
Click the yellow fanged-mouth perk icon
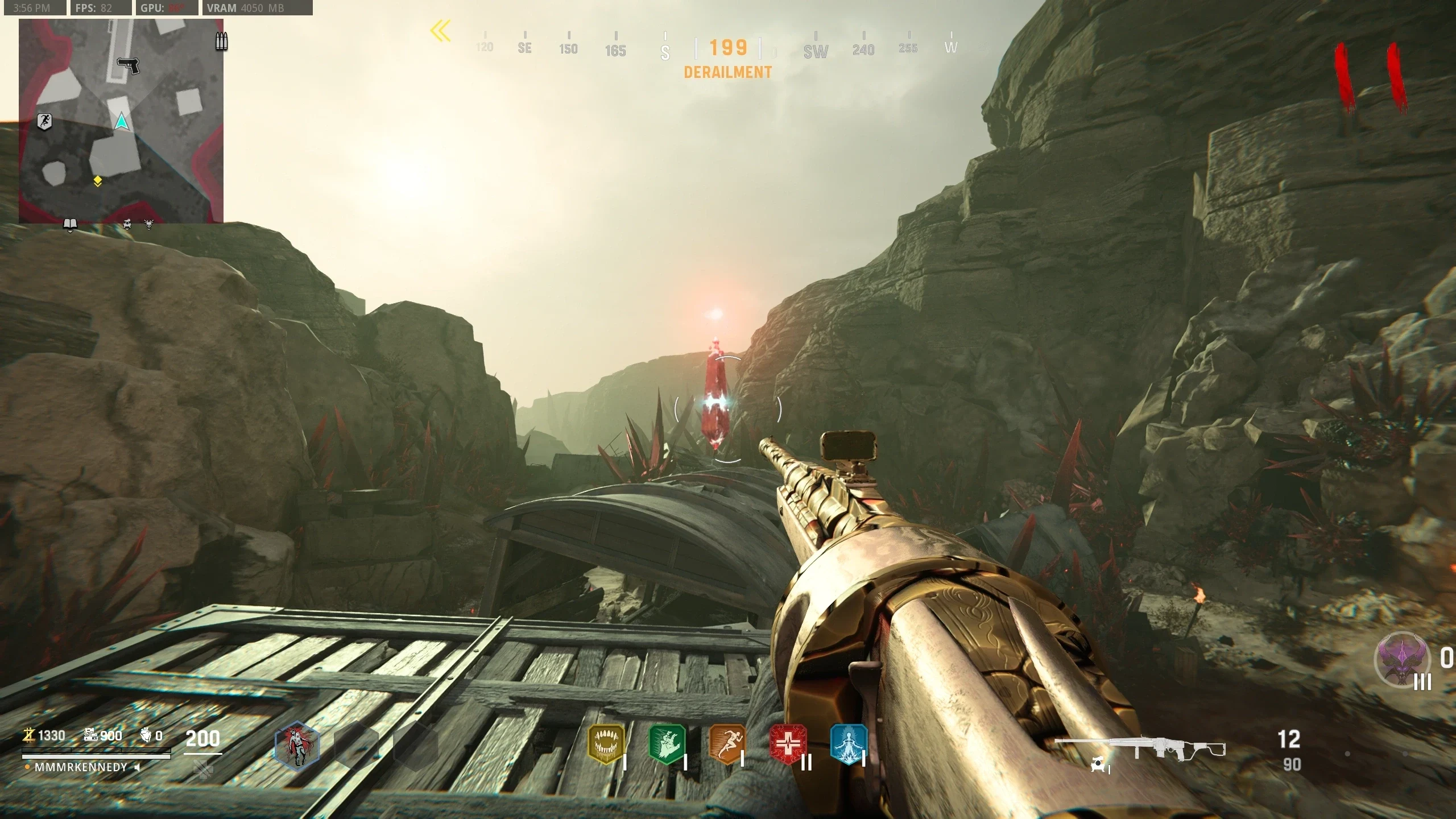click(x=606, y=744)
